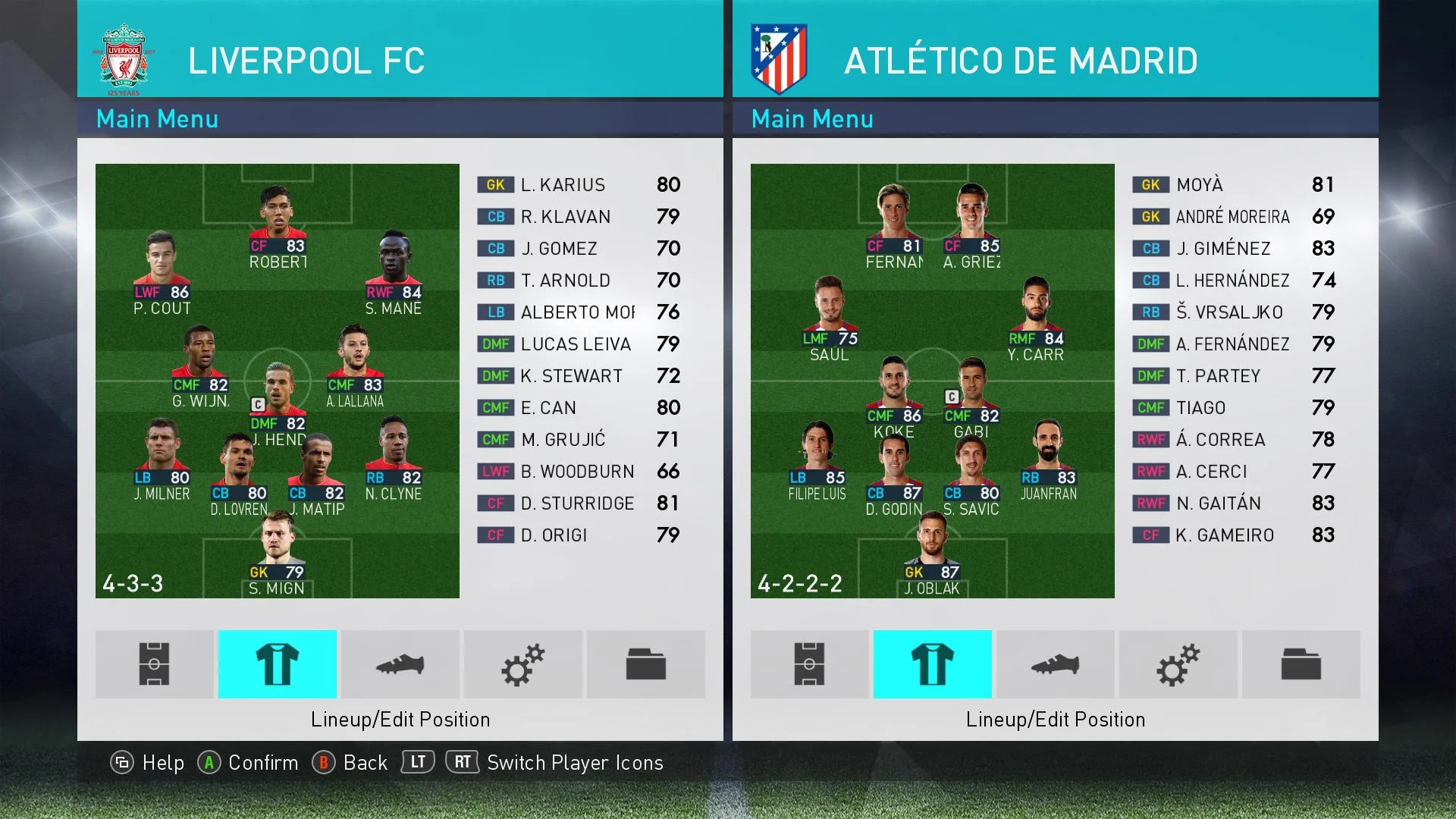Open Atlético's settings gear icon
This screenshot has width=1456, height=819.
tap(1178, 664)
